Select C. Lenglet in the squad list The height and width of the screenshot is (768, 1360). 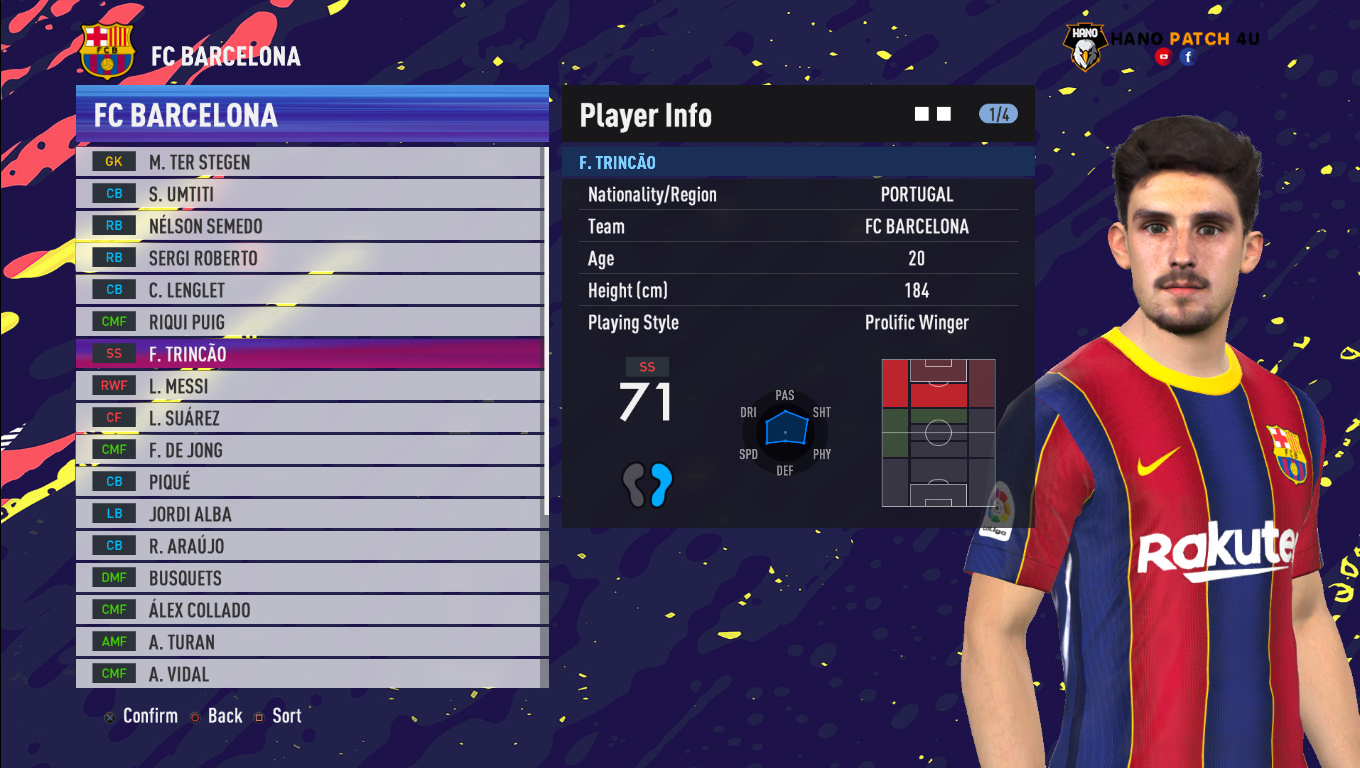click(x=310, y=290)
